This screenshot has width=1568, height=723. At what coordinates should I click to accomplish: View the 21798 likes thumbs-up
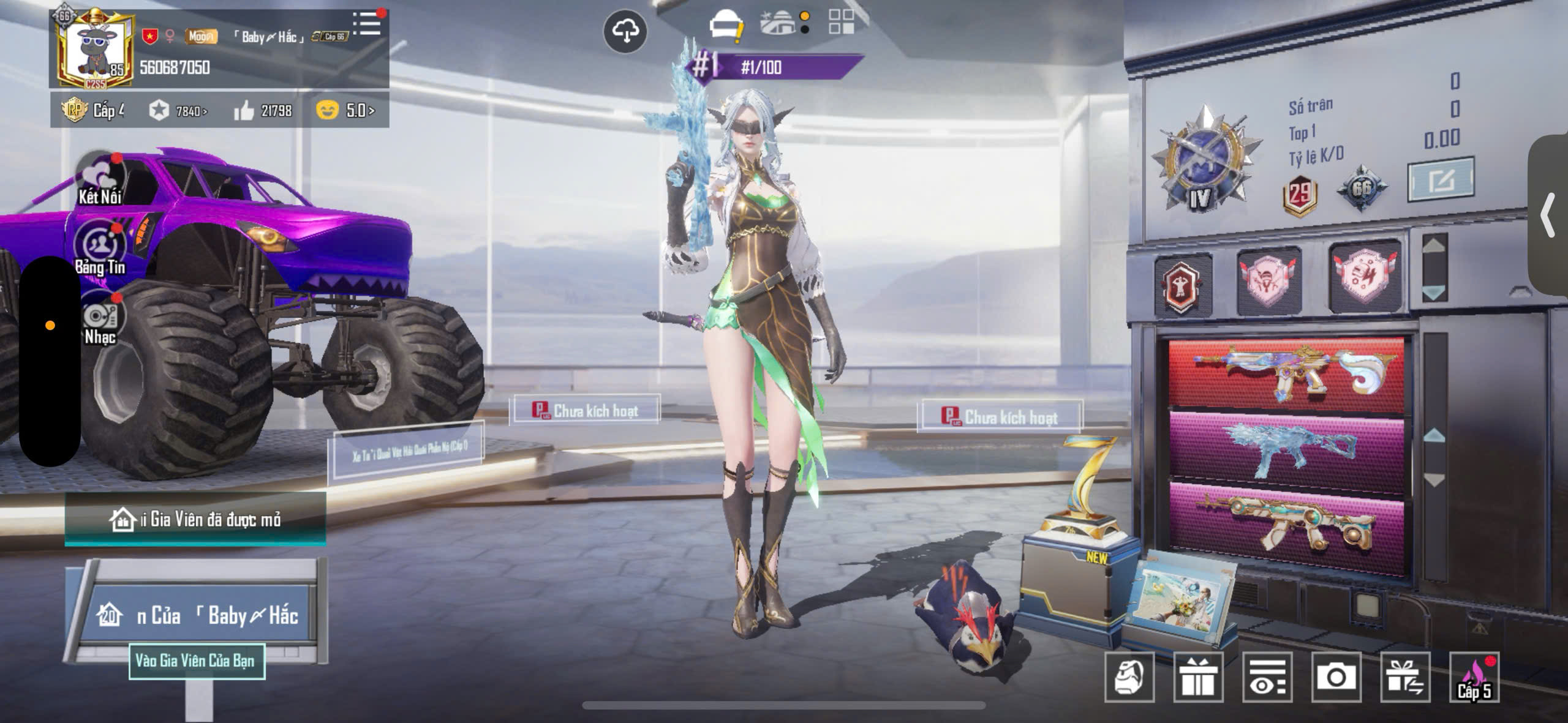[263, 111]
